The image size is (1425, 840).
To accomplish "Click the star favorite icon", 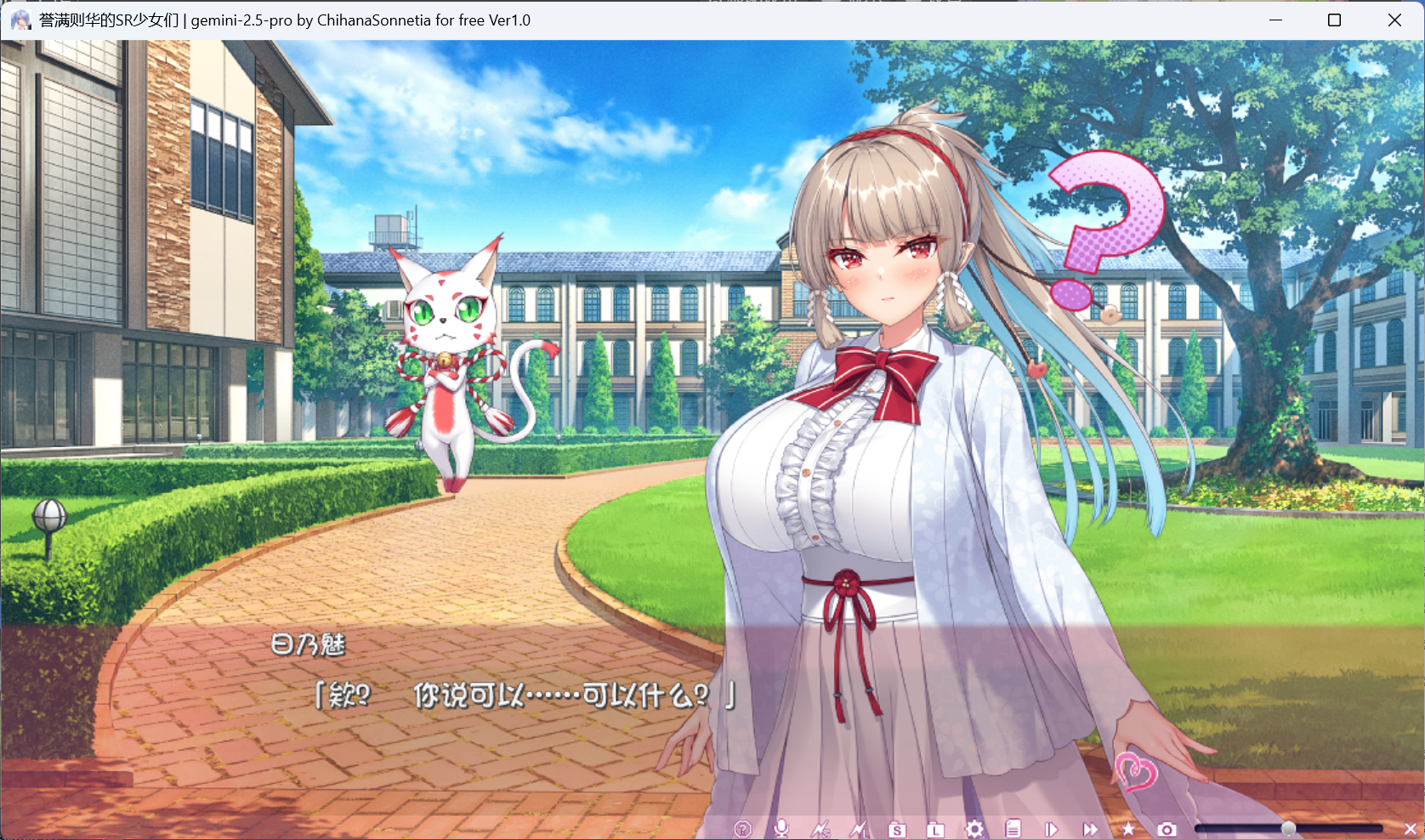I will 1128,827.
